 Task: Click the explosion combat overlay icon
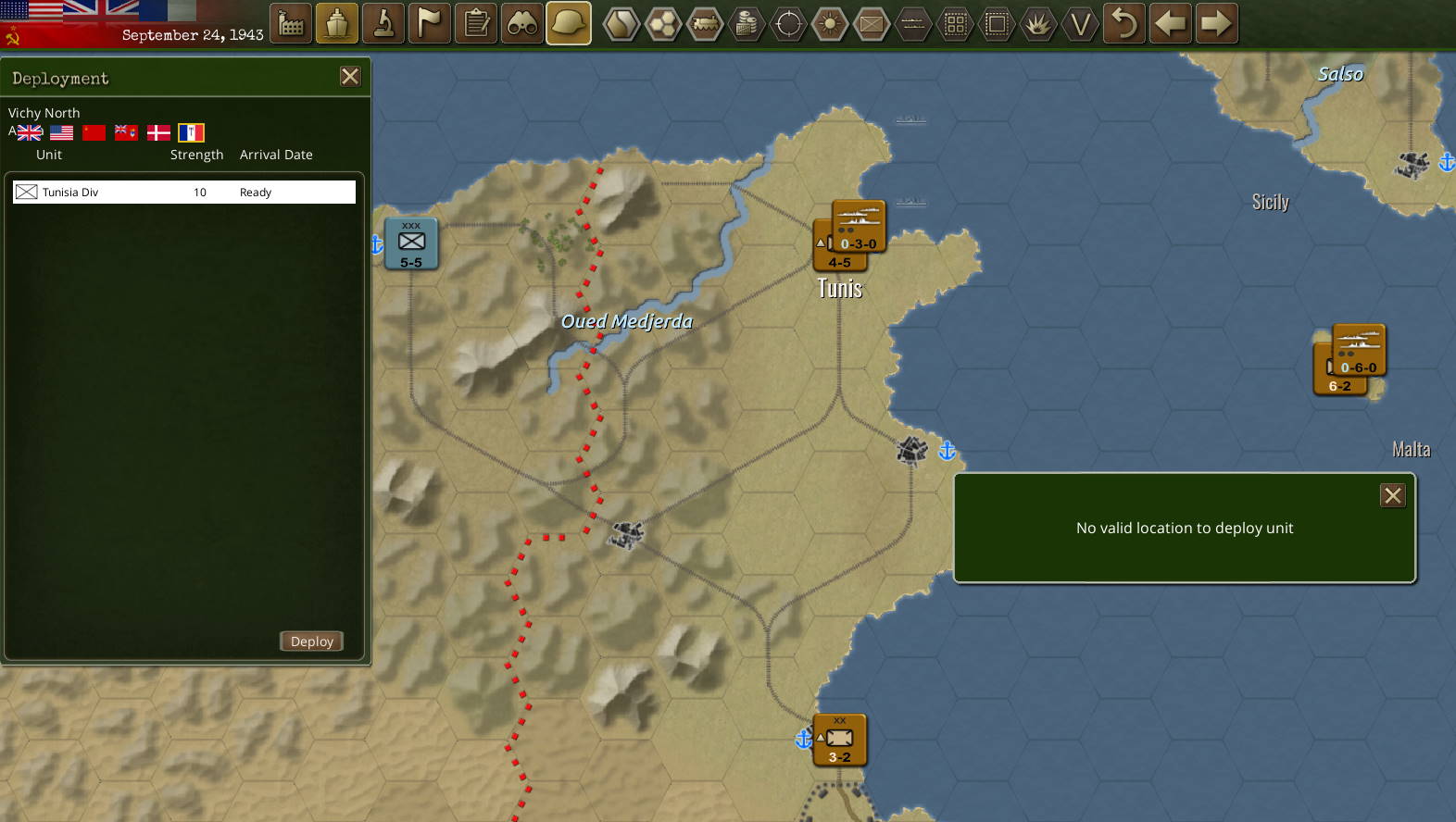1038,23
